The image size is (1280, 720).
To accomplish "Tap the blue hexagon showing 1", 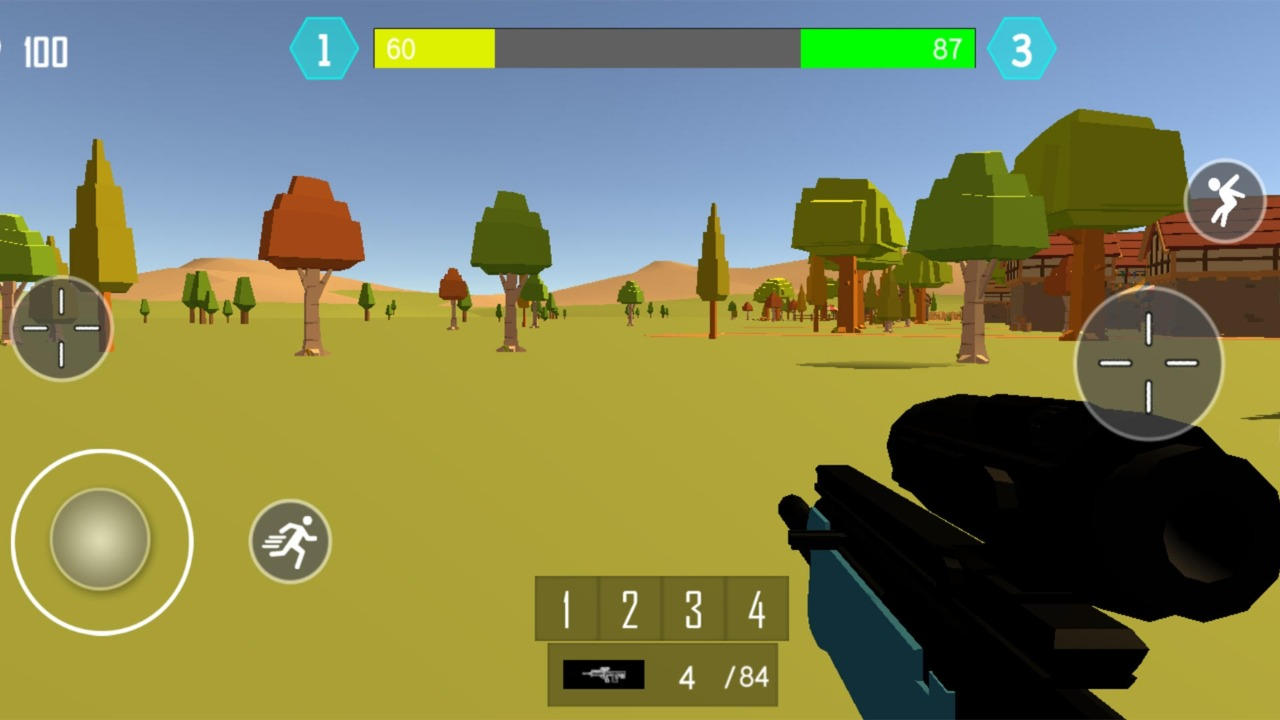I will pyautogui.click(x=322, y=48).
